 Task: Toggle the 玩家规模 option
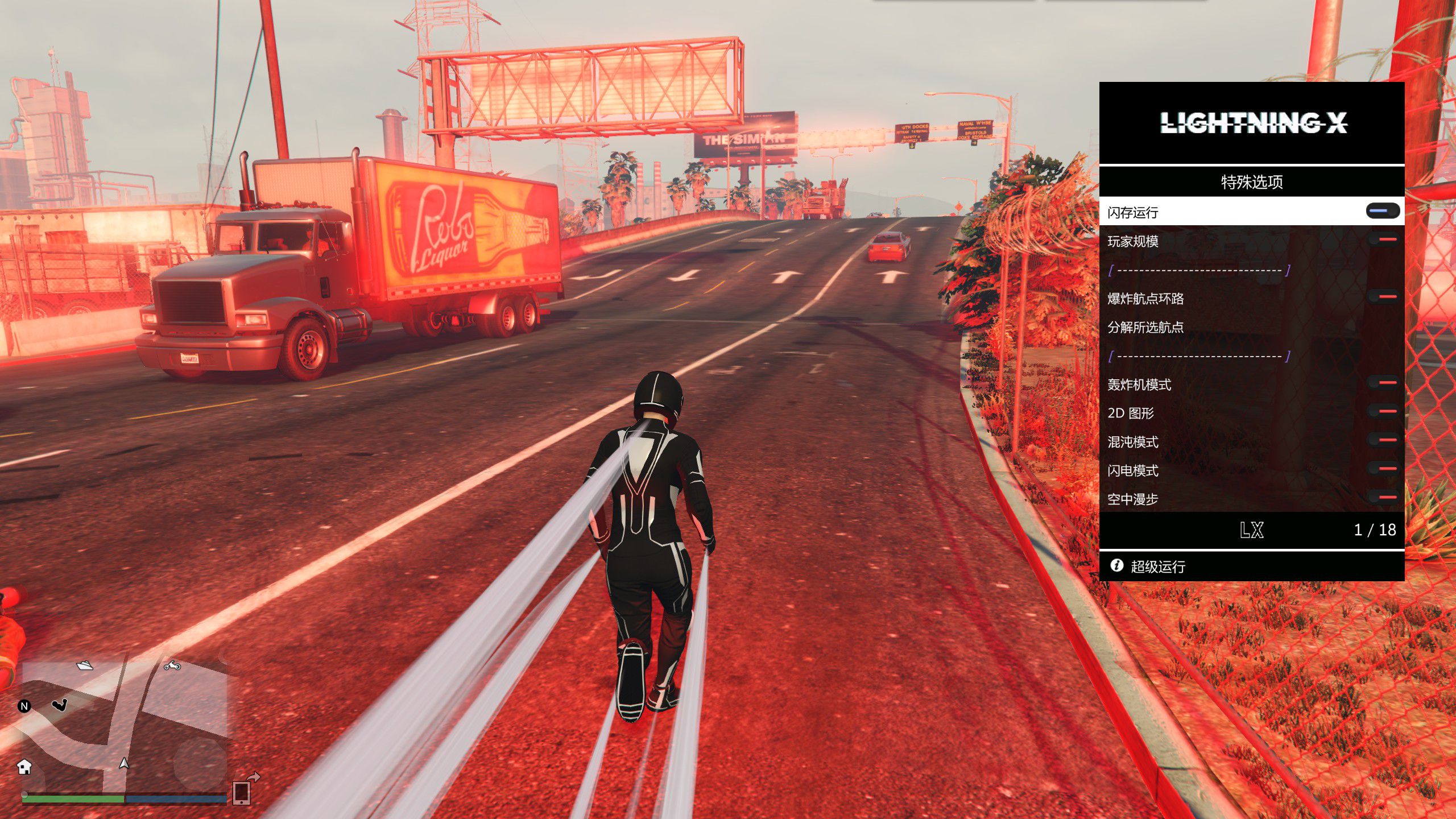pos(1383,241)
